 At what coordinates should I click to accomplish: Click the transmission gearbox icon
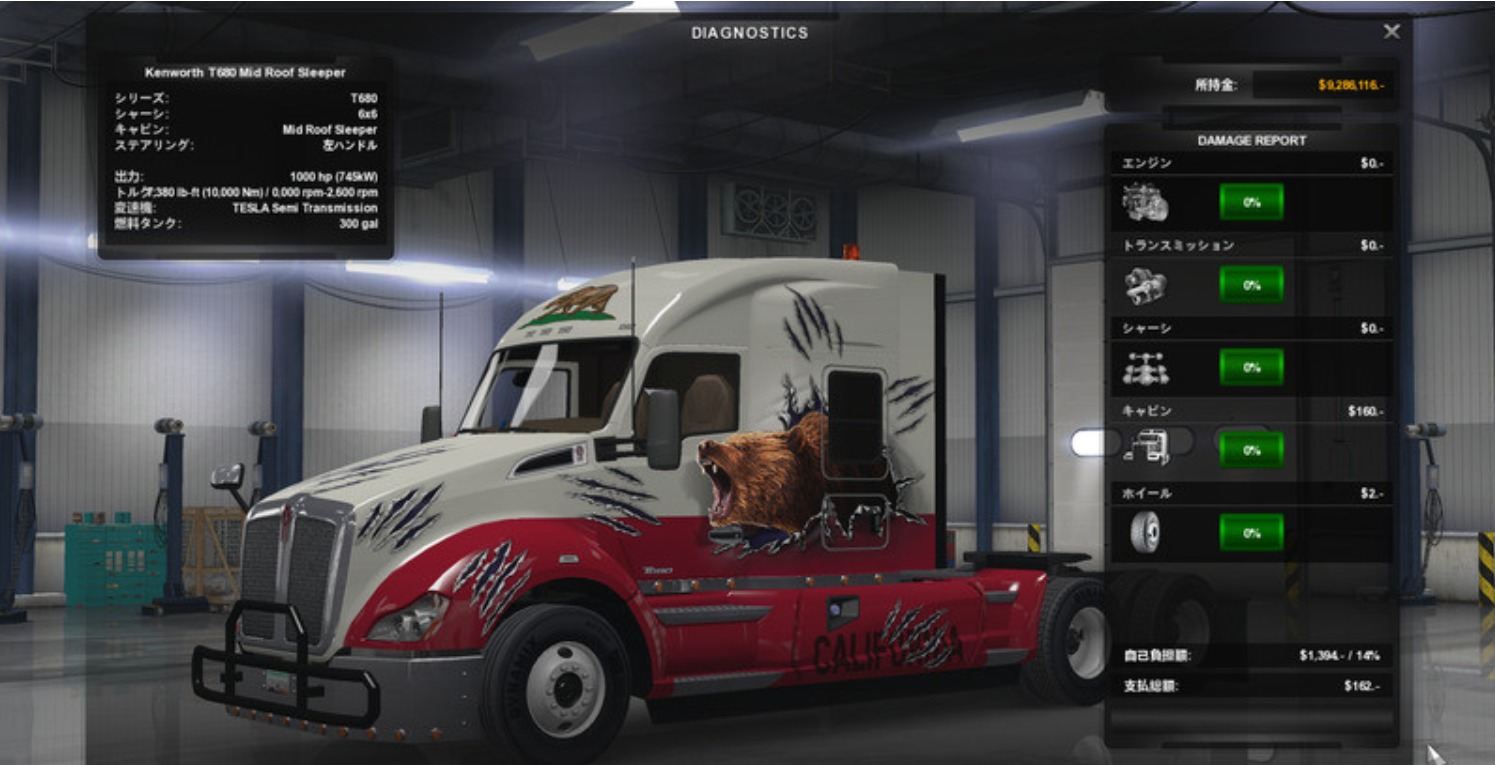tap(1145, 286)
